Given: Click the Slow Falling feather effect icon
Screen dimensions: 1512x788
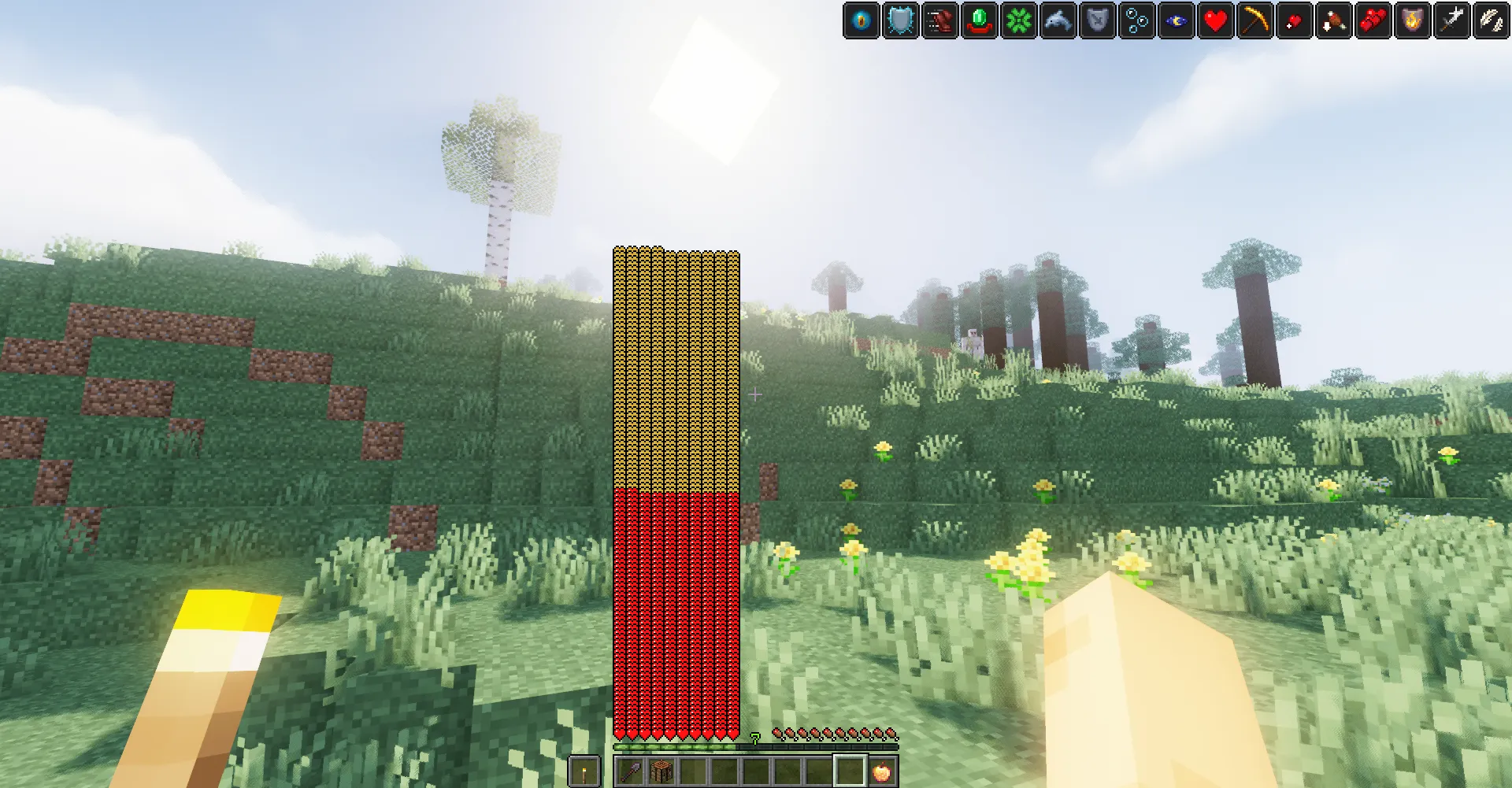Looking at the screenshot, I should coord(1490,21).
